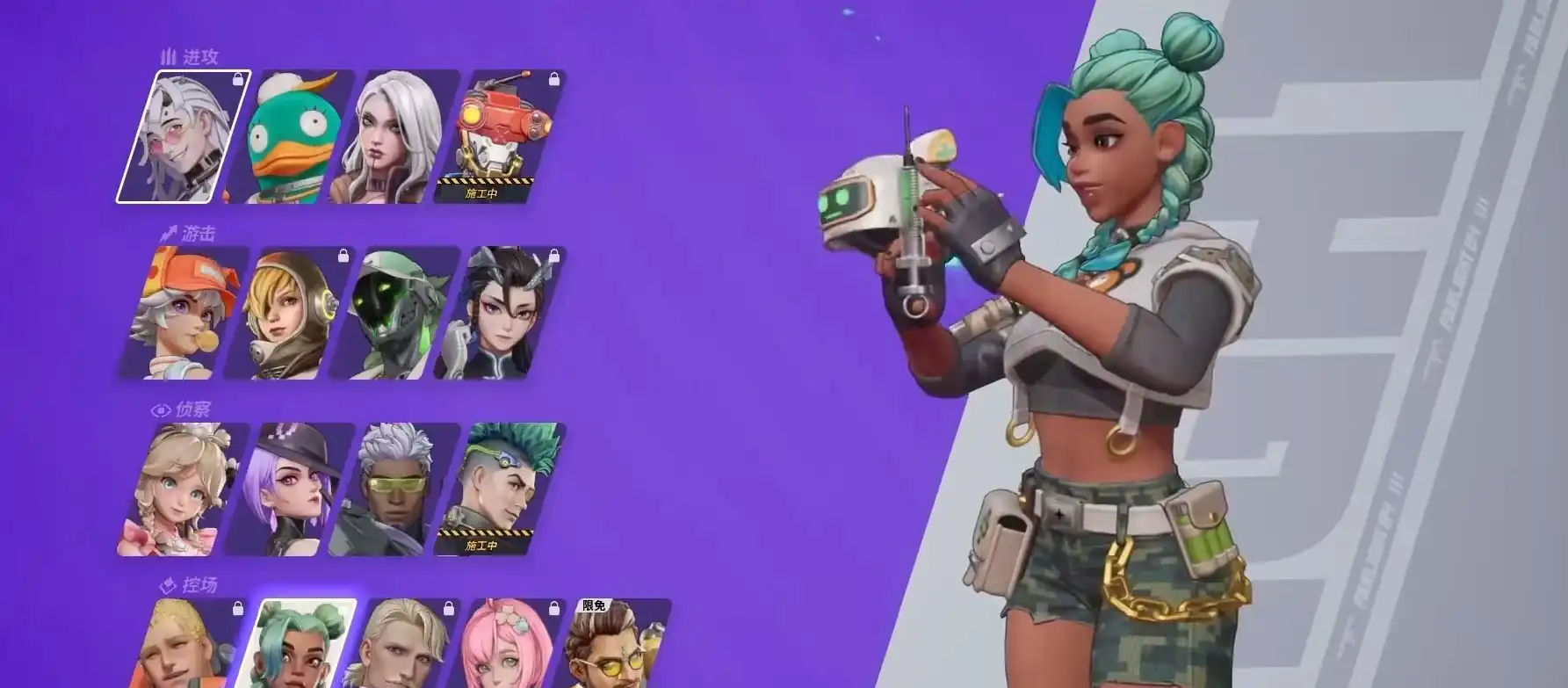
Task: Pick the pink-haired girl hero
Action: 509,646
